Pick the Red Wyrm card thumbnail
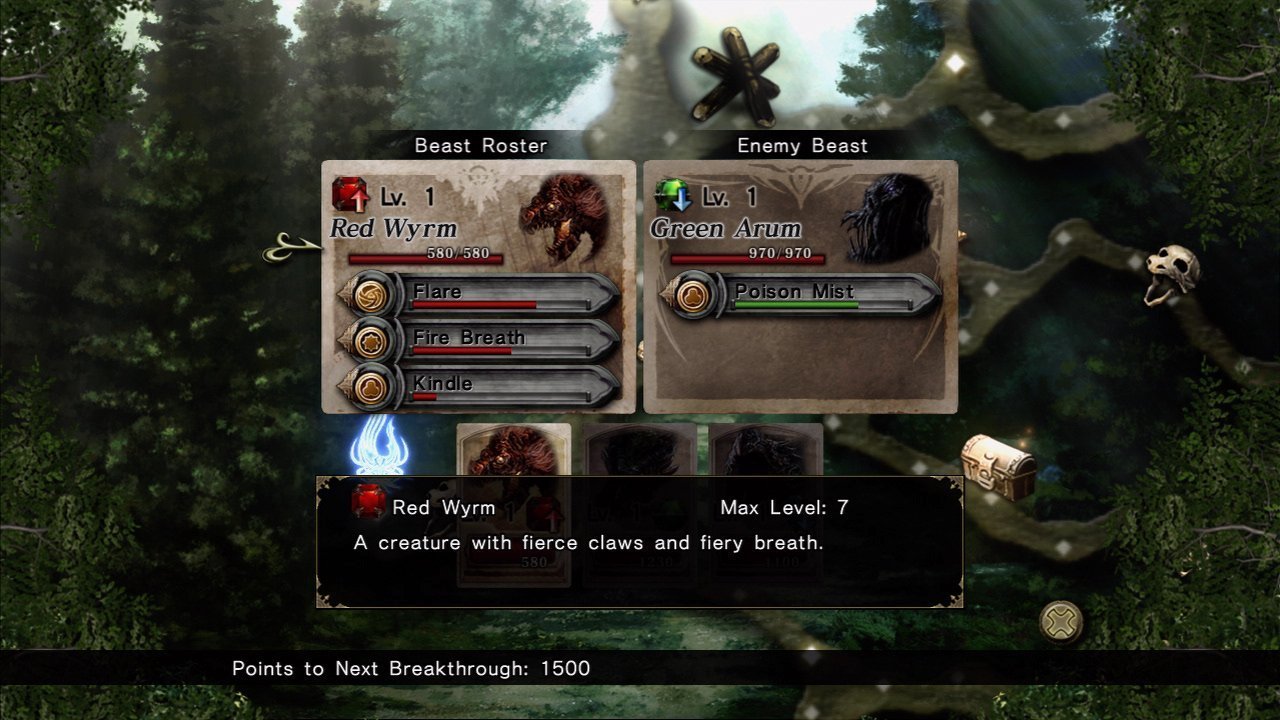The height and width of the screenshot is (720, 1280). tap(513, 450)
